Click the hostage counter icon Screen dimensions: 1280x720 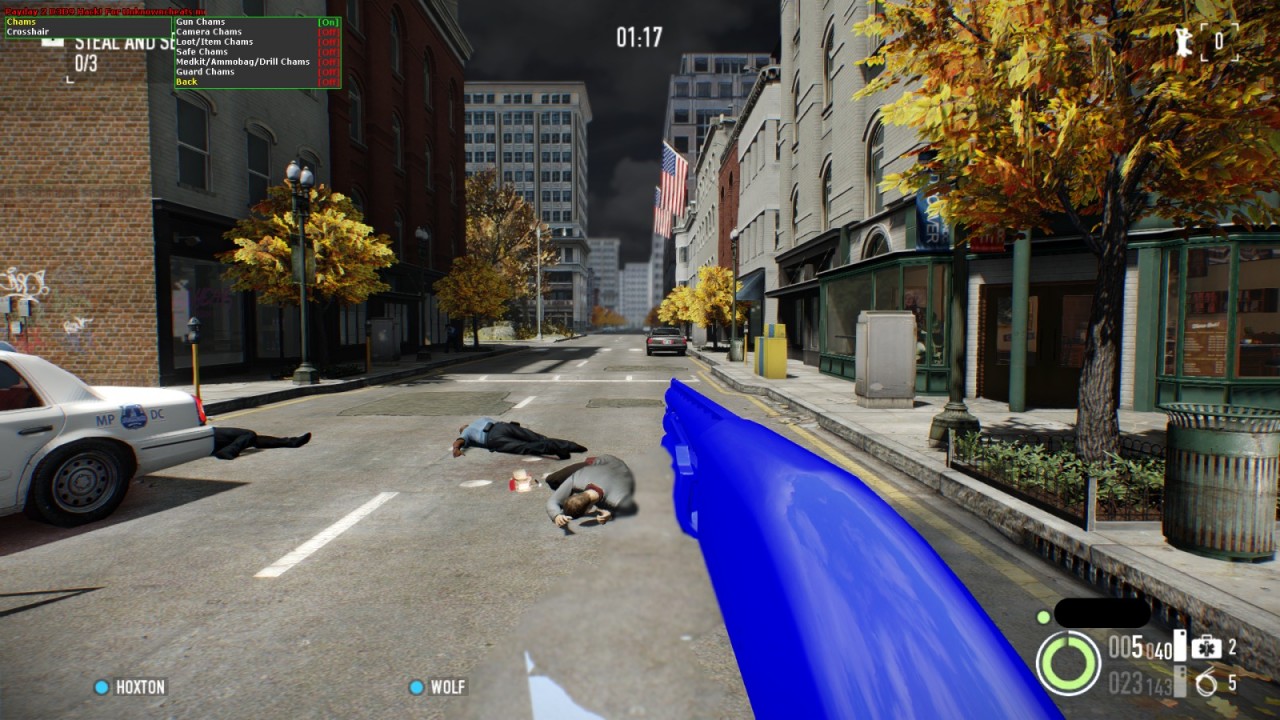point(1187,42)
